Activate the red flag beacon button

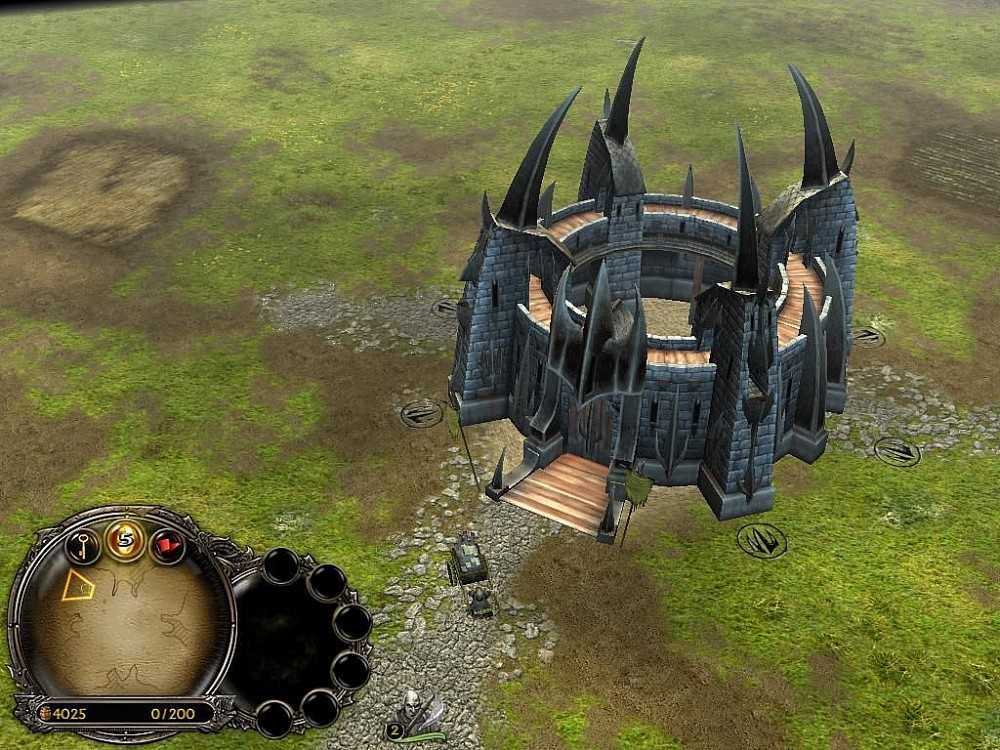coord(166,546)
